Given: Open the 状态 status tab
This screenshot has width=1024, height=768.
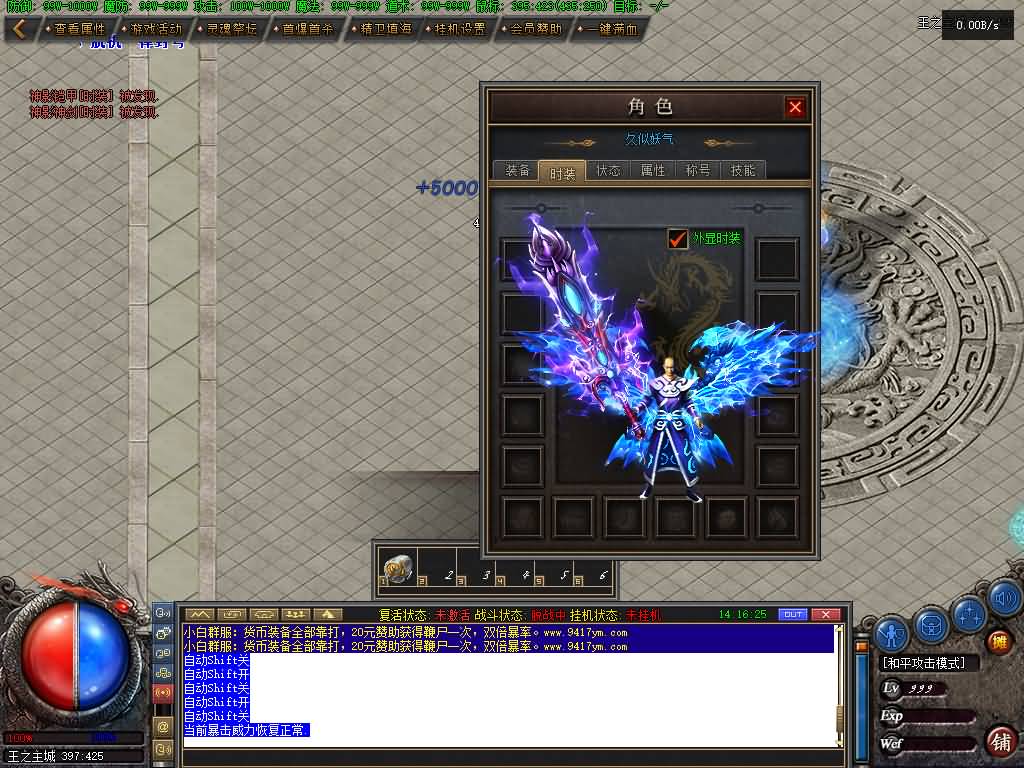Looking at the screenshot, I should coord(608,171).
